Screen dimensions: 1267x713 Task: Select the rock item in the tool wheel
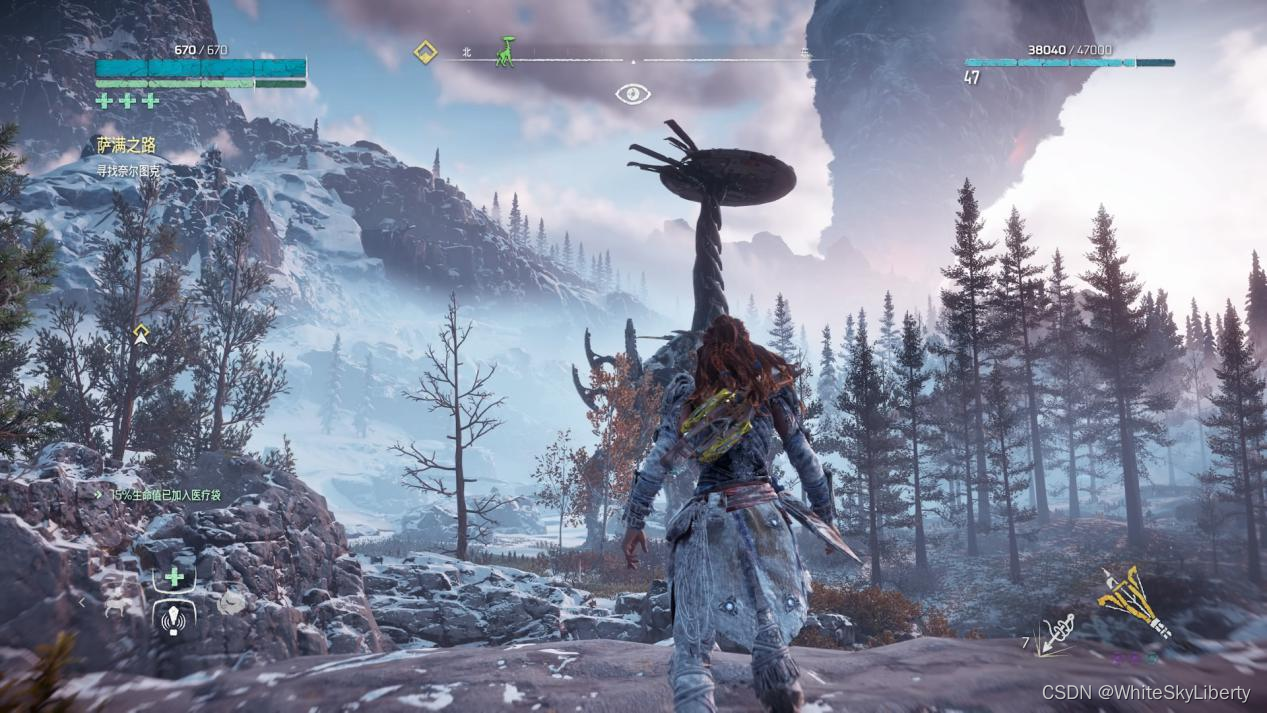[232, 602]
